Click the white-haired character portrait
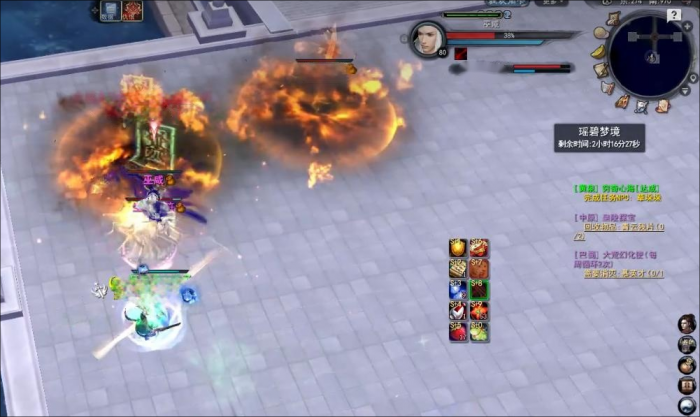700x417 pixels. [x=425, y=40]
